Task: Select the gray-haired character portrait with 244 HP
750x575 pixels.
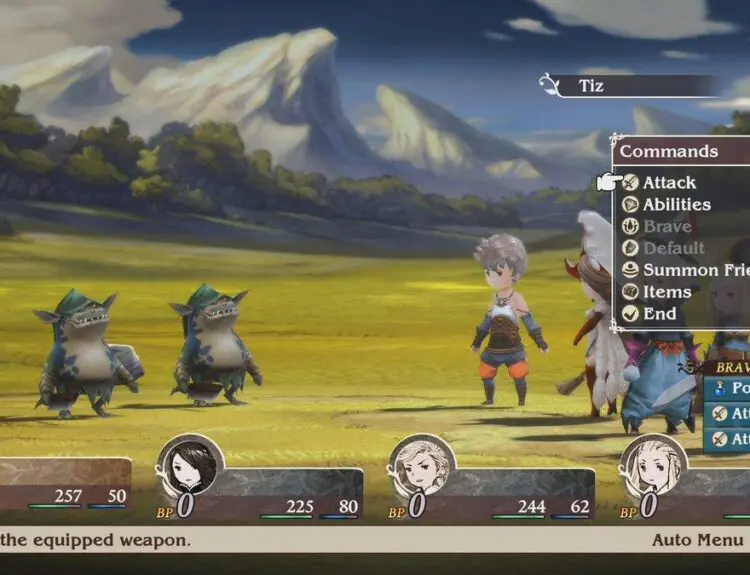Action: click(421, 466)
